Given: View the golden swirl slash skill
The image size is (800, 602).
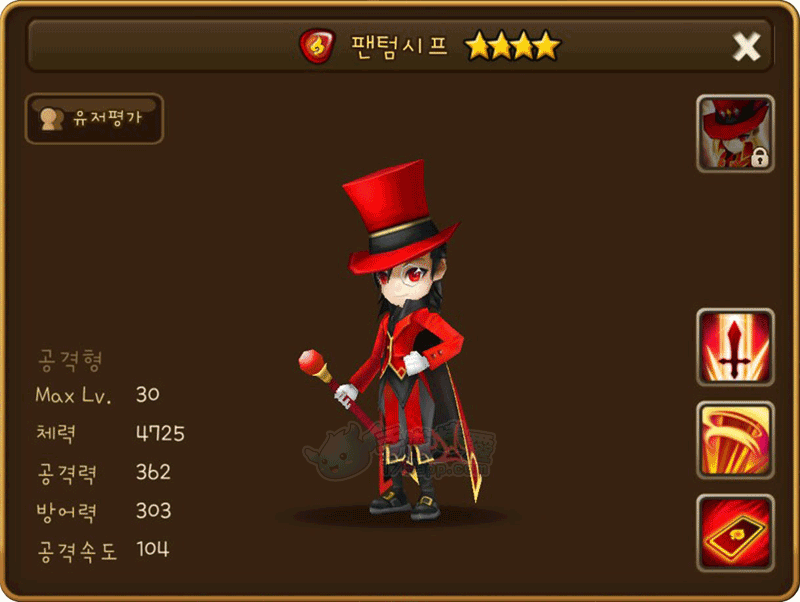Looking at the screenshot, I should point(735,440).
